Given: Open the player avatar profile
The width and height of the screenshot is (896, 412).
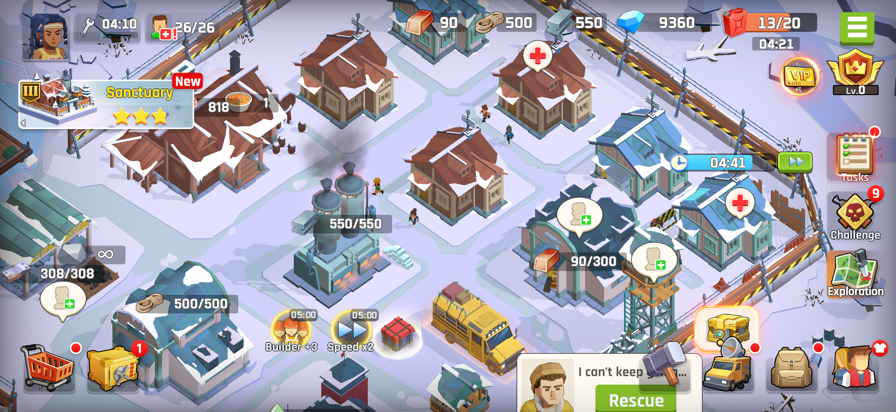Looking at the screenshot, I should tap(46, 34).
